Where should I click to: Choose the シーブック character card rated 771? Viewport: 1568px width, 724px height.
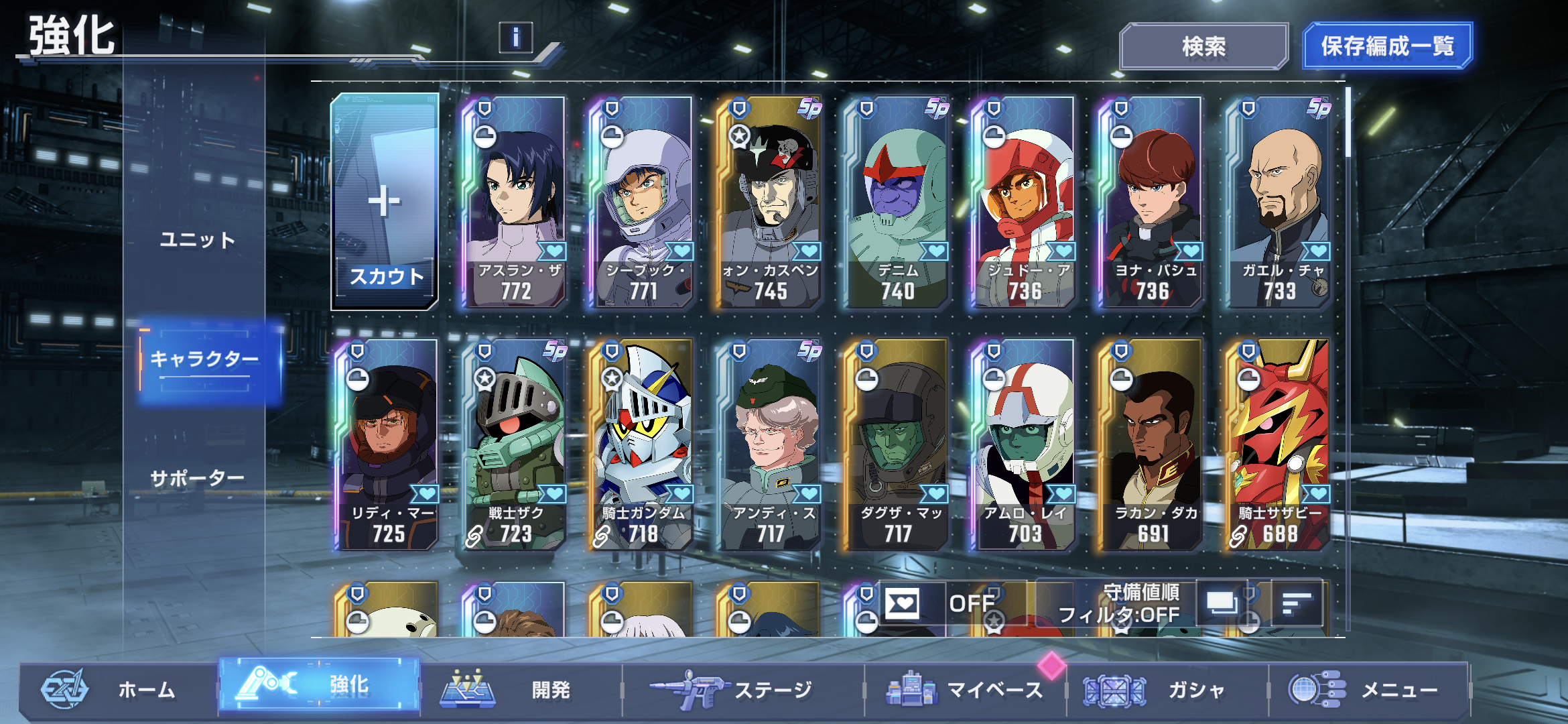coord(642,202)
